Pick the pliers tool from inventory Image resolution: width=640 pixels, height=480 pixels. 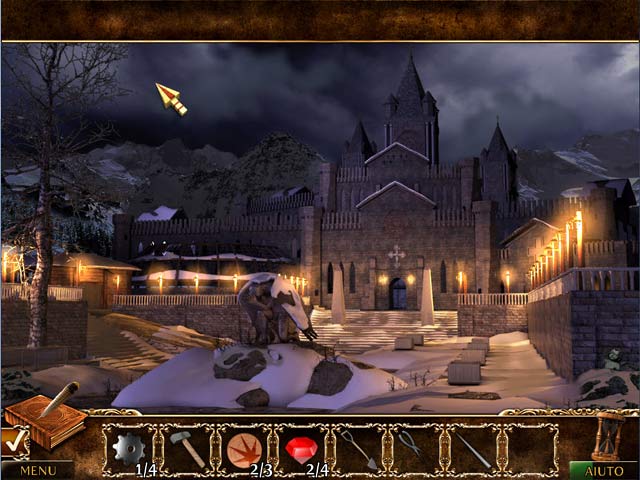click(410, 445)
